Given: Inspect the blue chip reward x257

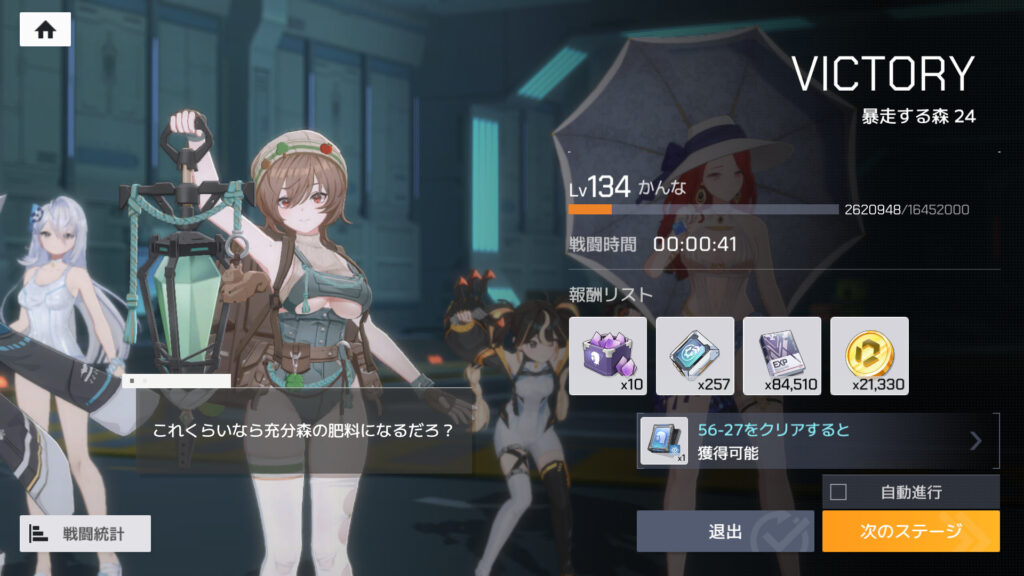Looking at the screenshot, I should [695, 356].
